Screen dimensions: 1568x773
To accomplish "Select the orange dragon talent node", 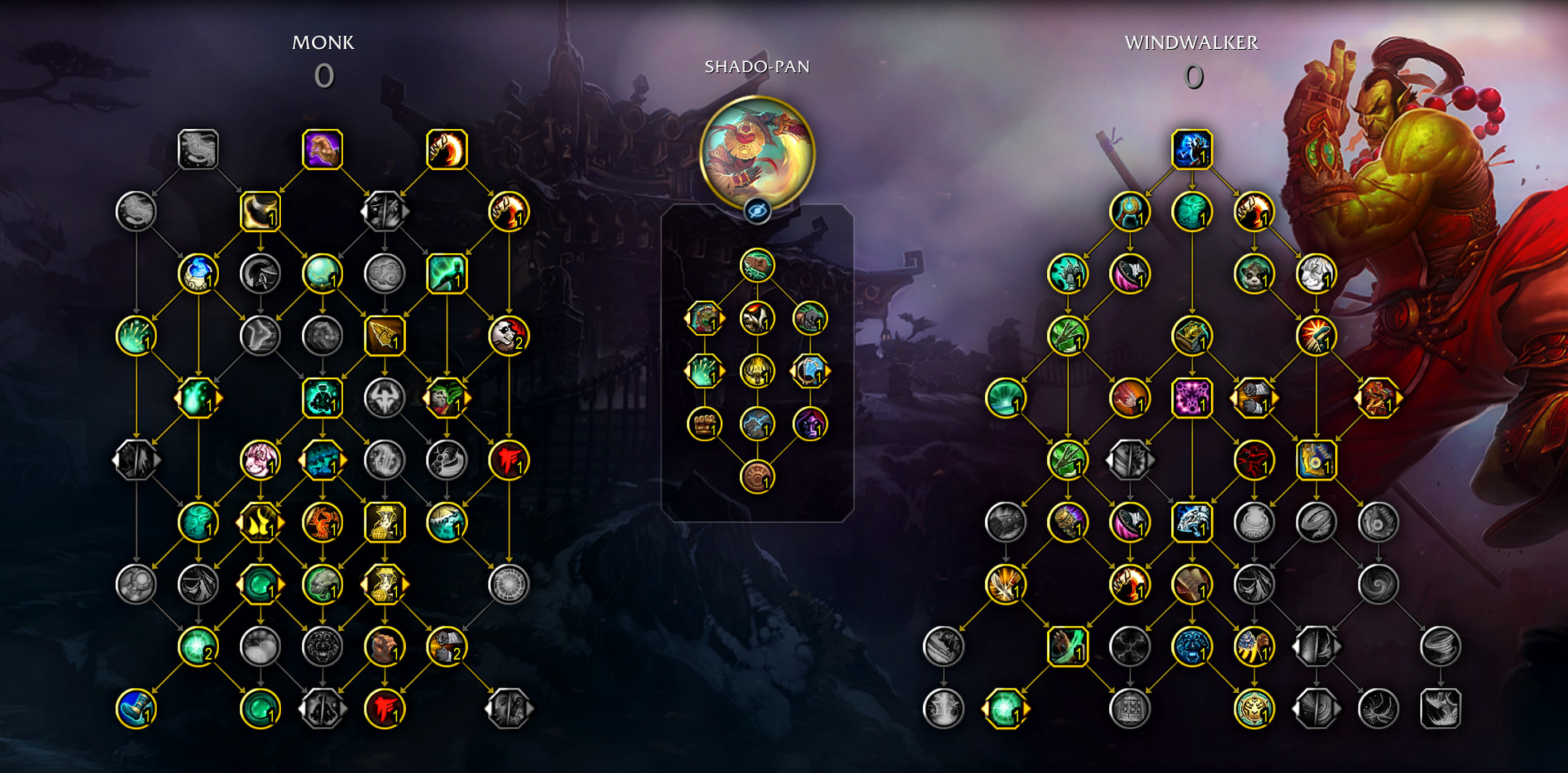I will click(x=1378, y=398).
